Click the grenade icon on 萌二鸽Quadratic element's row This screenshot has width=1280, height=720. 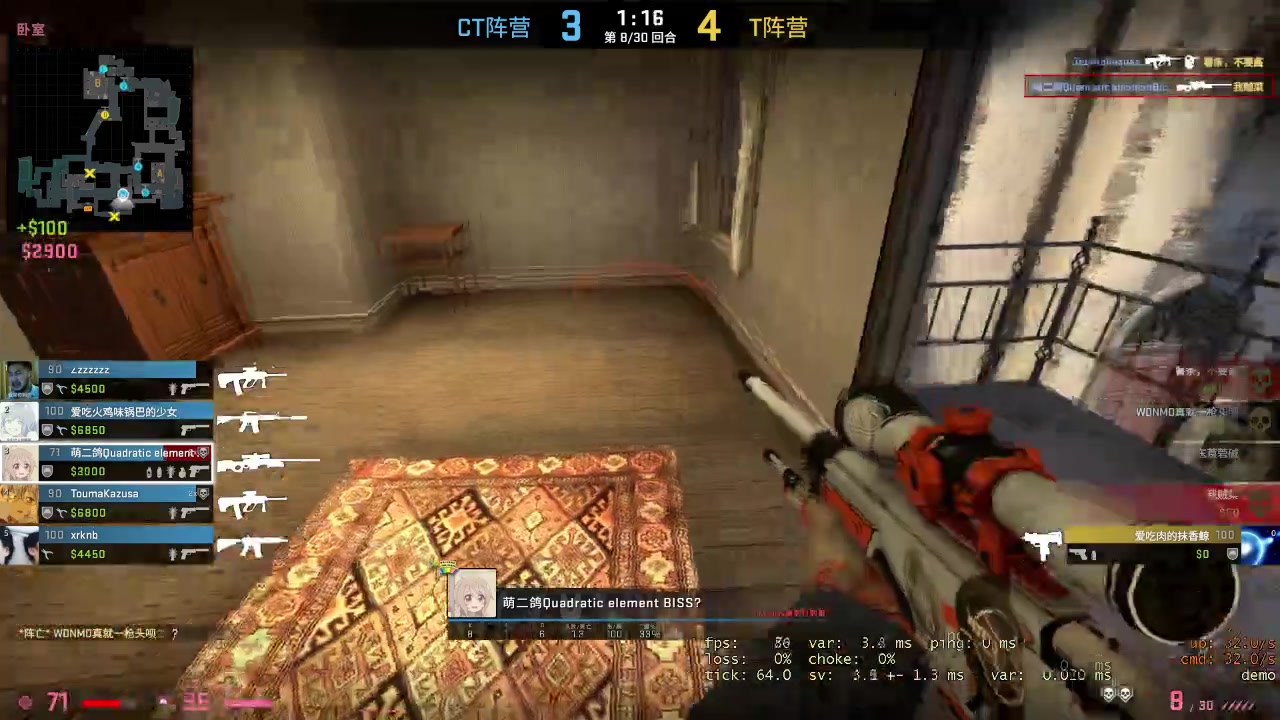point(182,472)
